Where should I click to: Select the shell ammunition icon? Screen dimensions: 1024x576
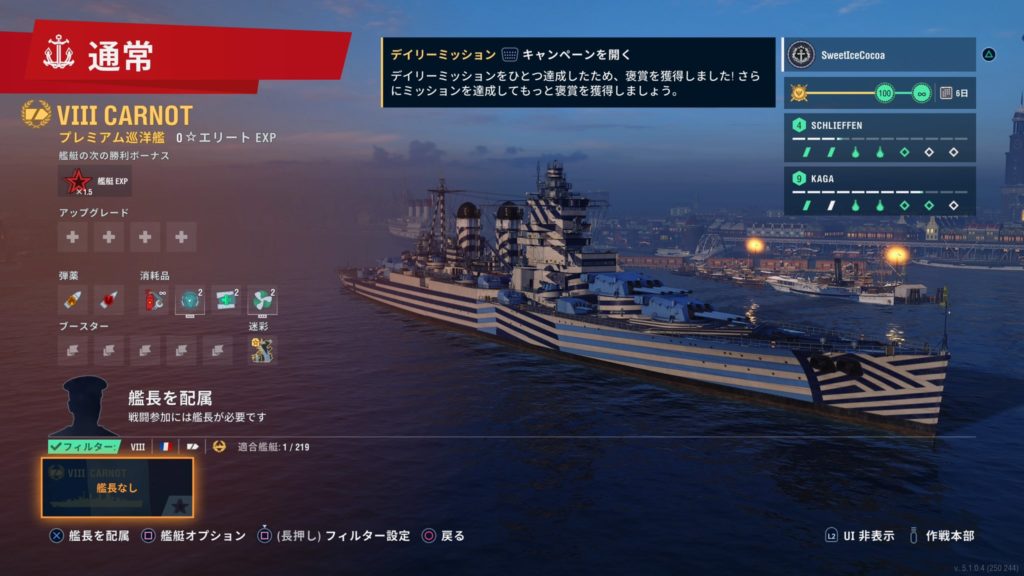coord(73,299)
